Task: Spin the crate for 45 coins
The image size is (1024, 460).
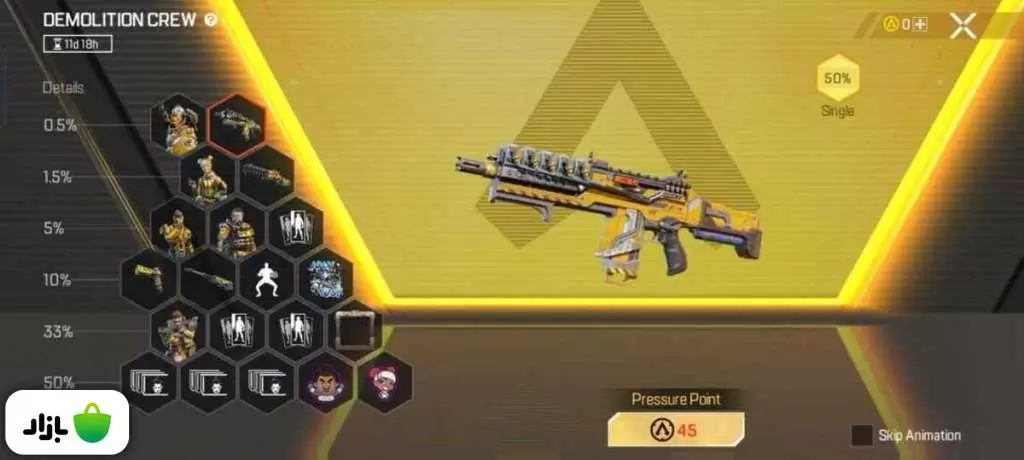Action: pyautogui.click(x=676, y=430)
